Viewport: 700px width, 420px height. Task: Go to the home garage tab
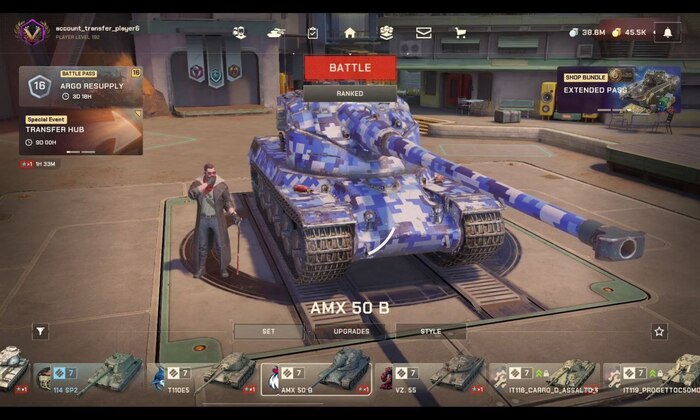point(350,32)
